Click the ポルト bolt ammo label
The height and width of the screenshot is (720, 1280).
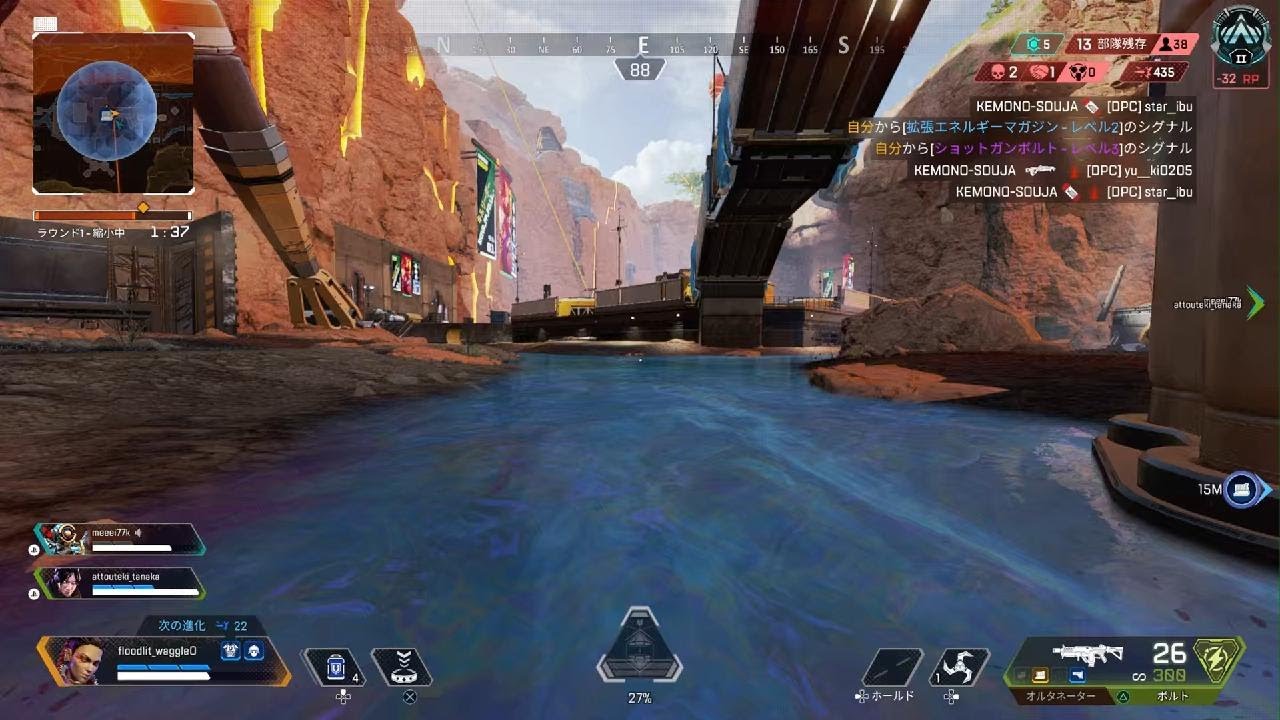point(1172,695)
